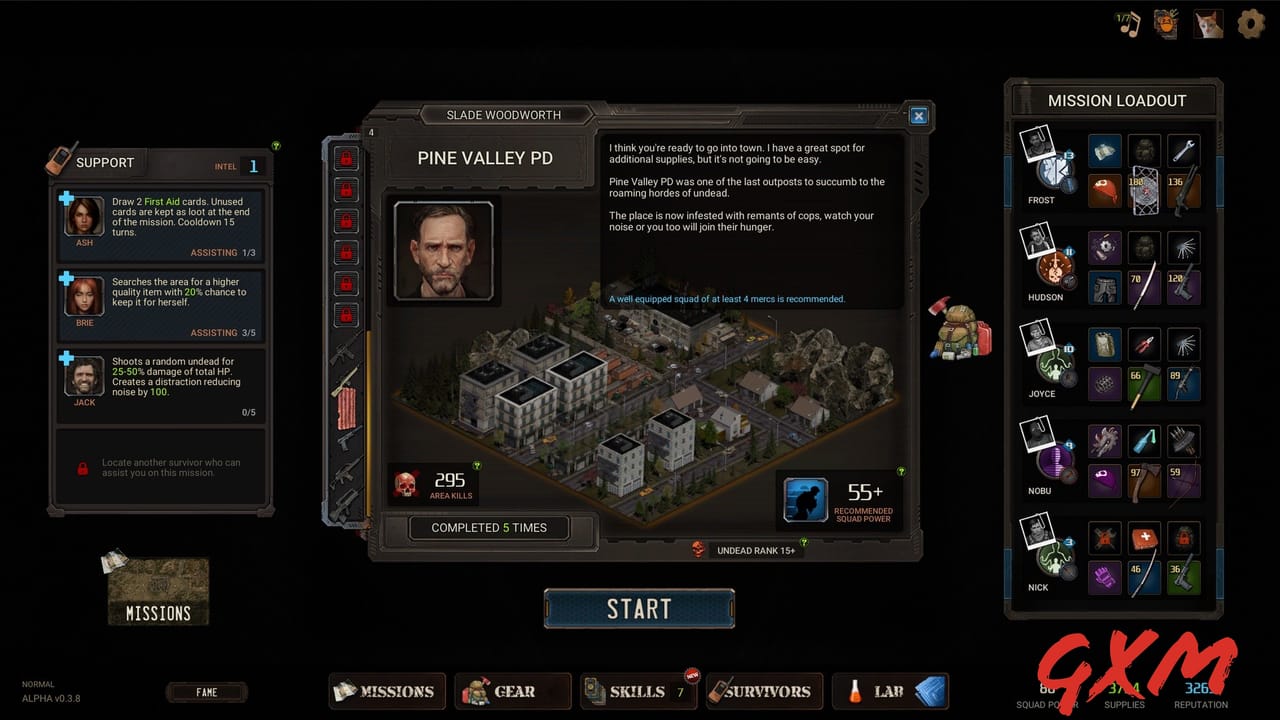Click the FAME button bottom left

(x=207, y=691)
